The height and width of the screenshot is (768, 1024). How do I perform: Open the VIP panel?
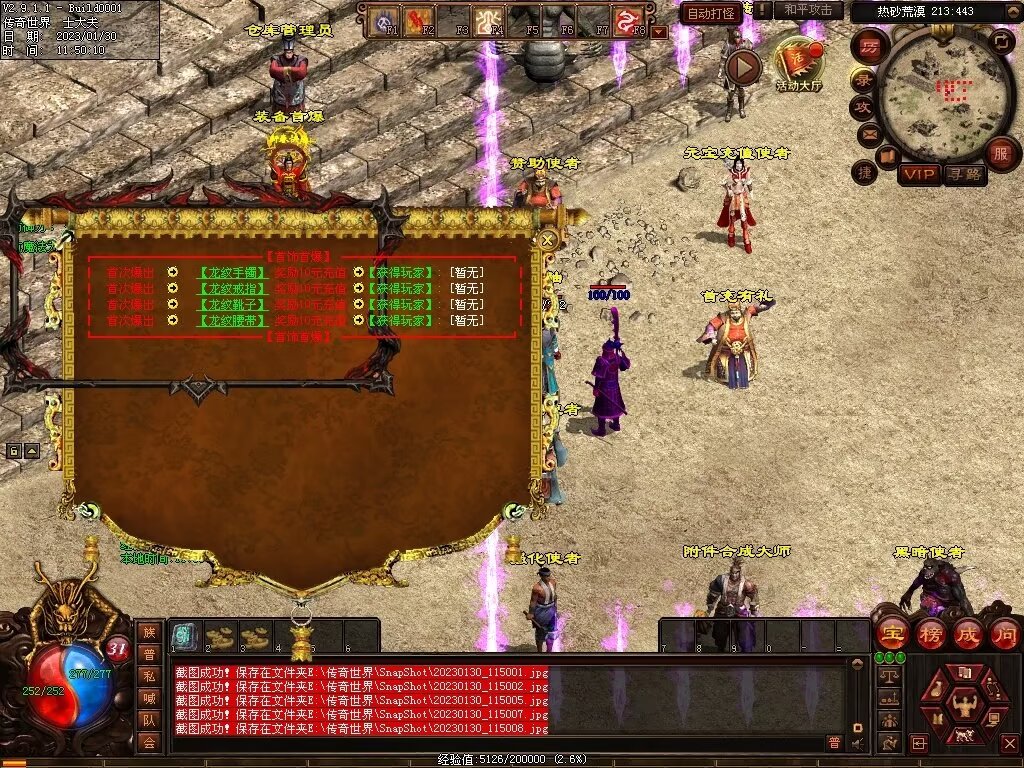(x=919, y=174)
